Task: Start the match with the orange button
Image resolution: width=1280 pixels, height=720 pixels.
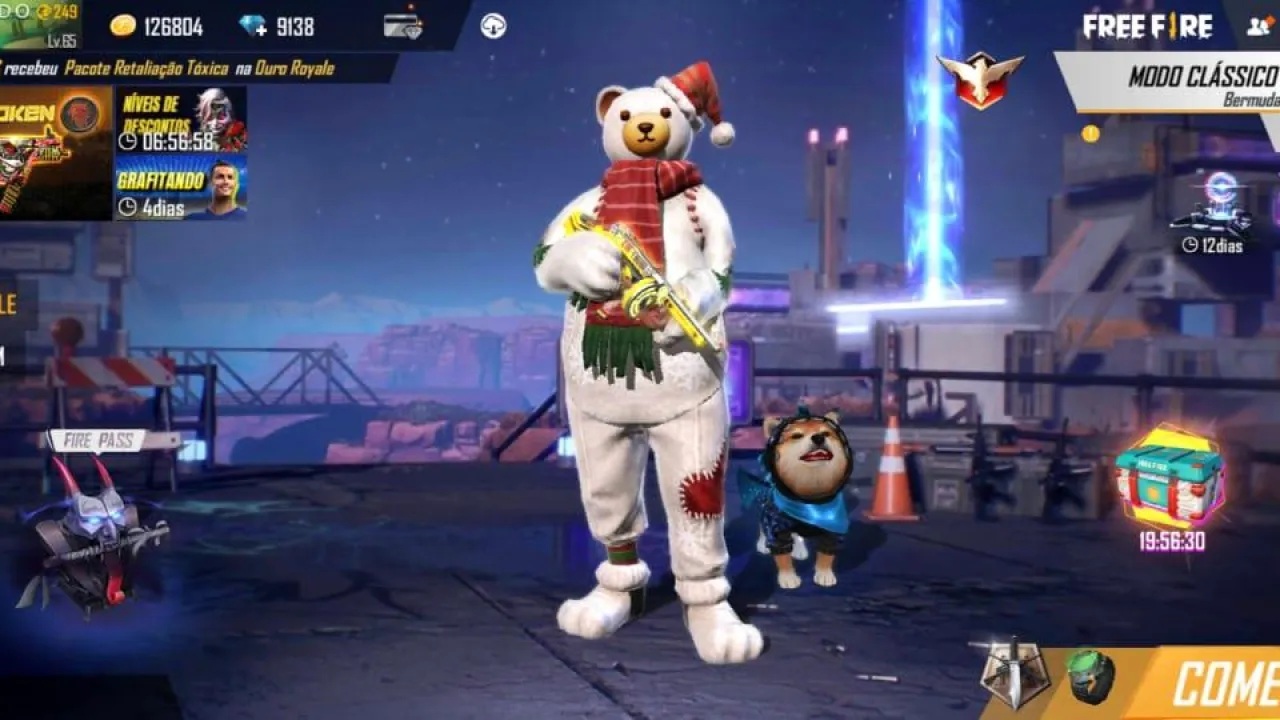Action: [1220, 684]
